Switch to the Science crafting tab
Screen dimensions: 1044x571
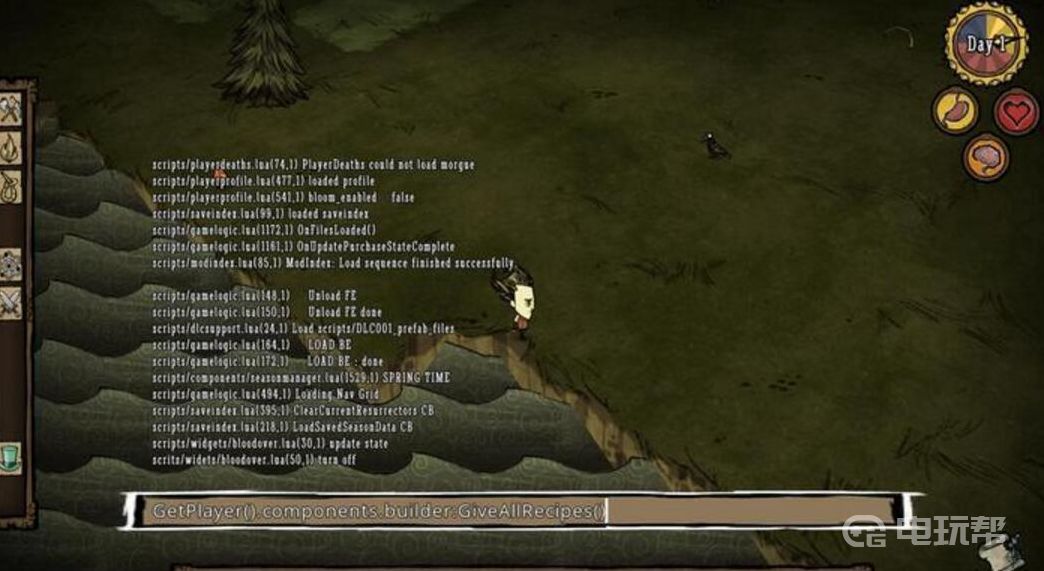[11, 265]
